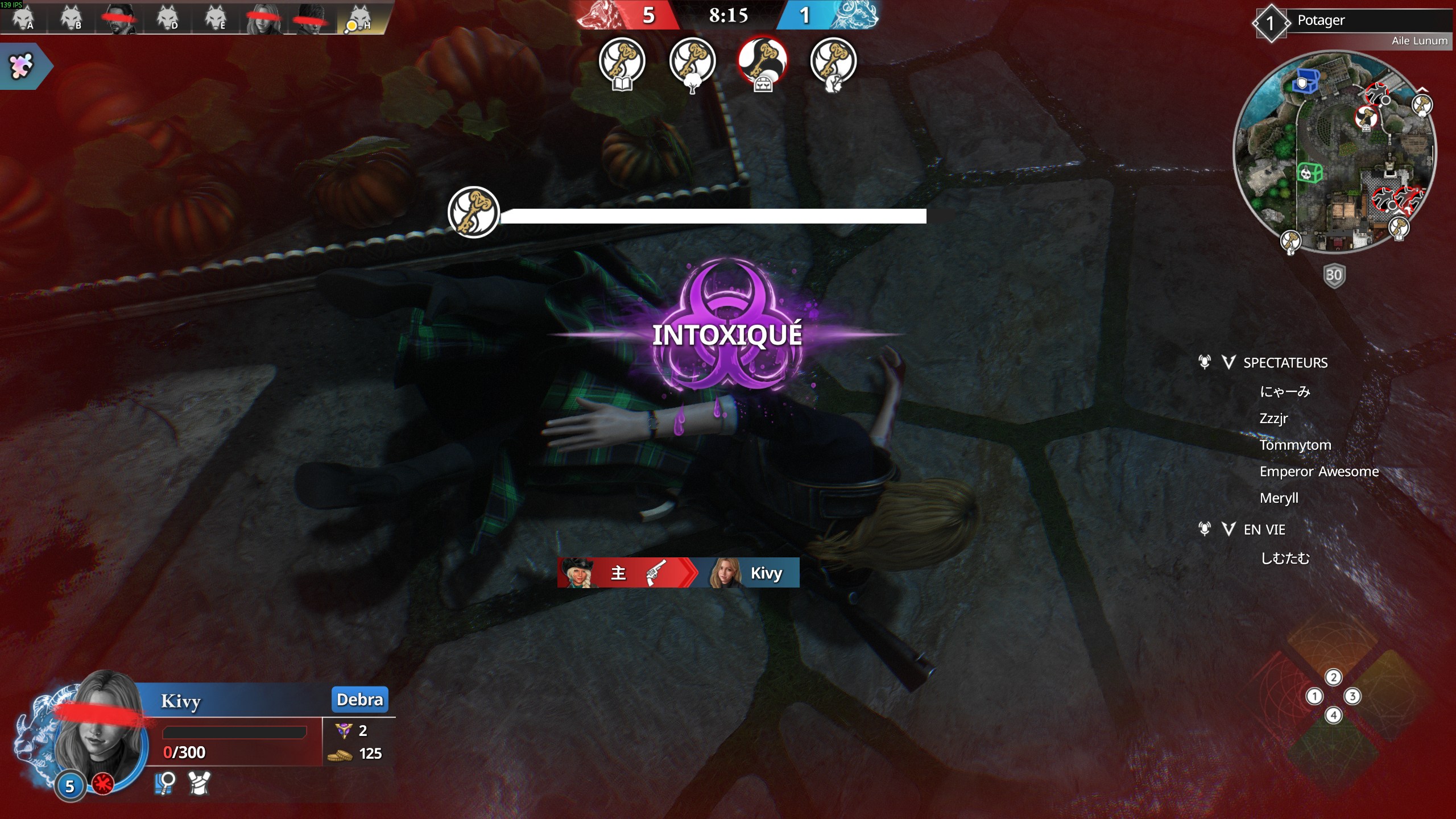Choose emote wheel slot 2
This screenshot has height=819, width=1456.
tap(1333, 677)
